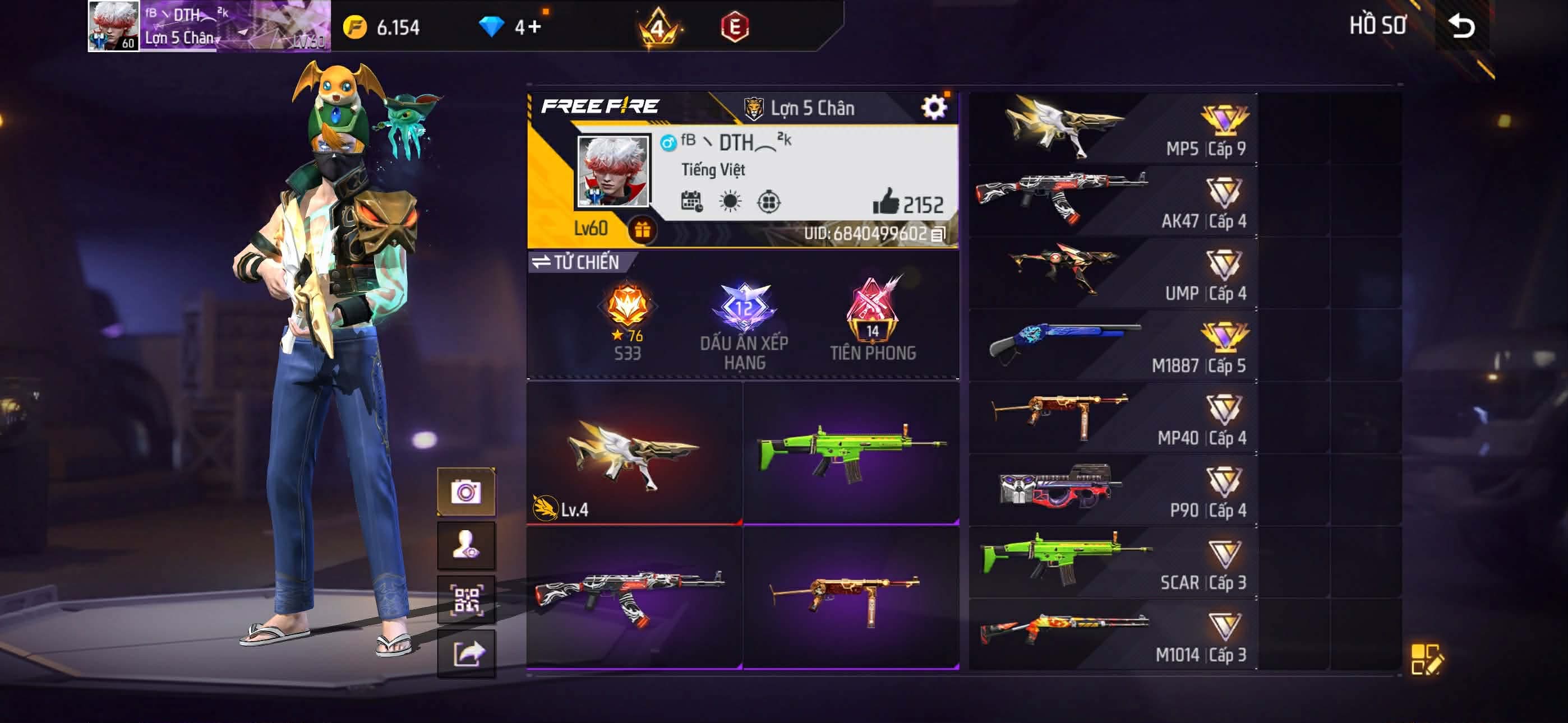Screen dimensions: 1568x723
Task: Copy the player UID
Action: [x=938, y=234]
